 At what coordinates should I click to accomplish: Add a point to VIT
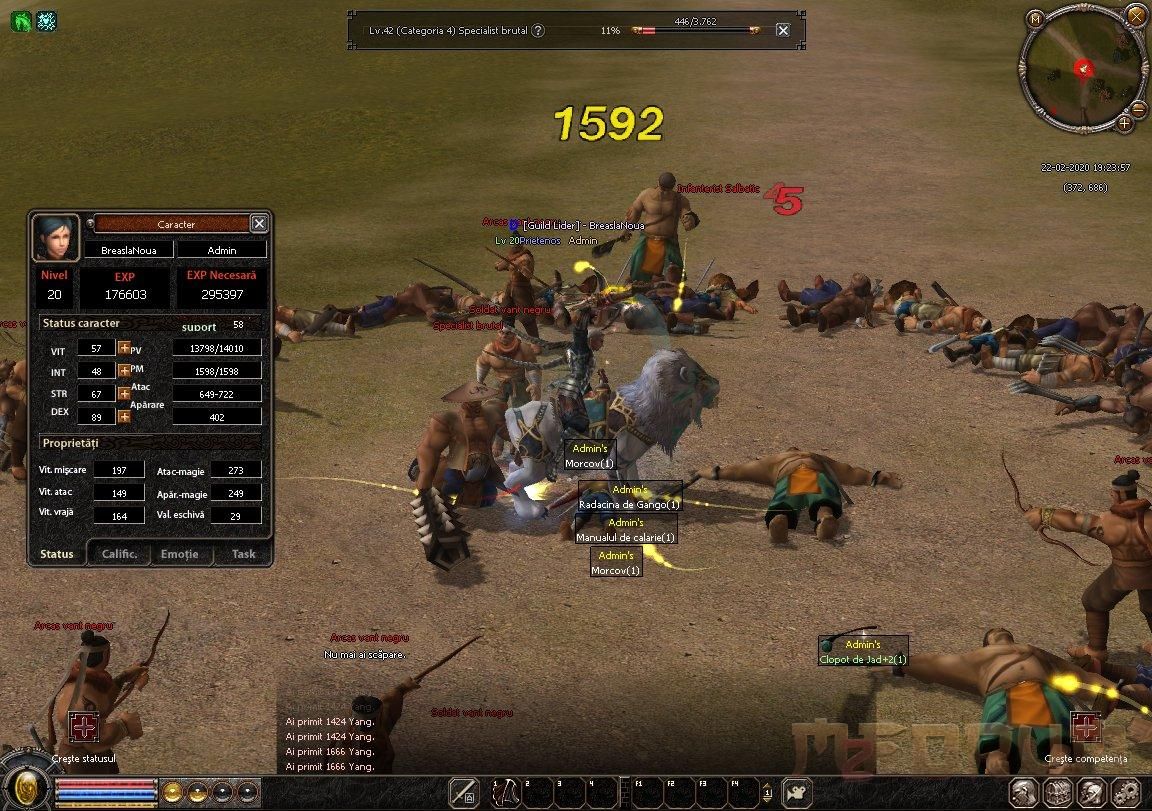(x=124, y=348)
